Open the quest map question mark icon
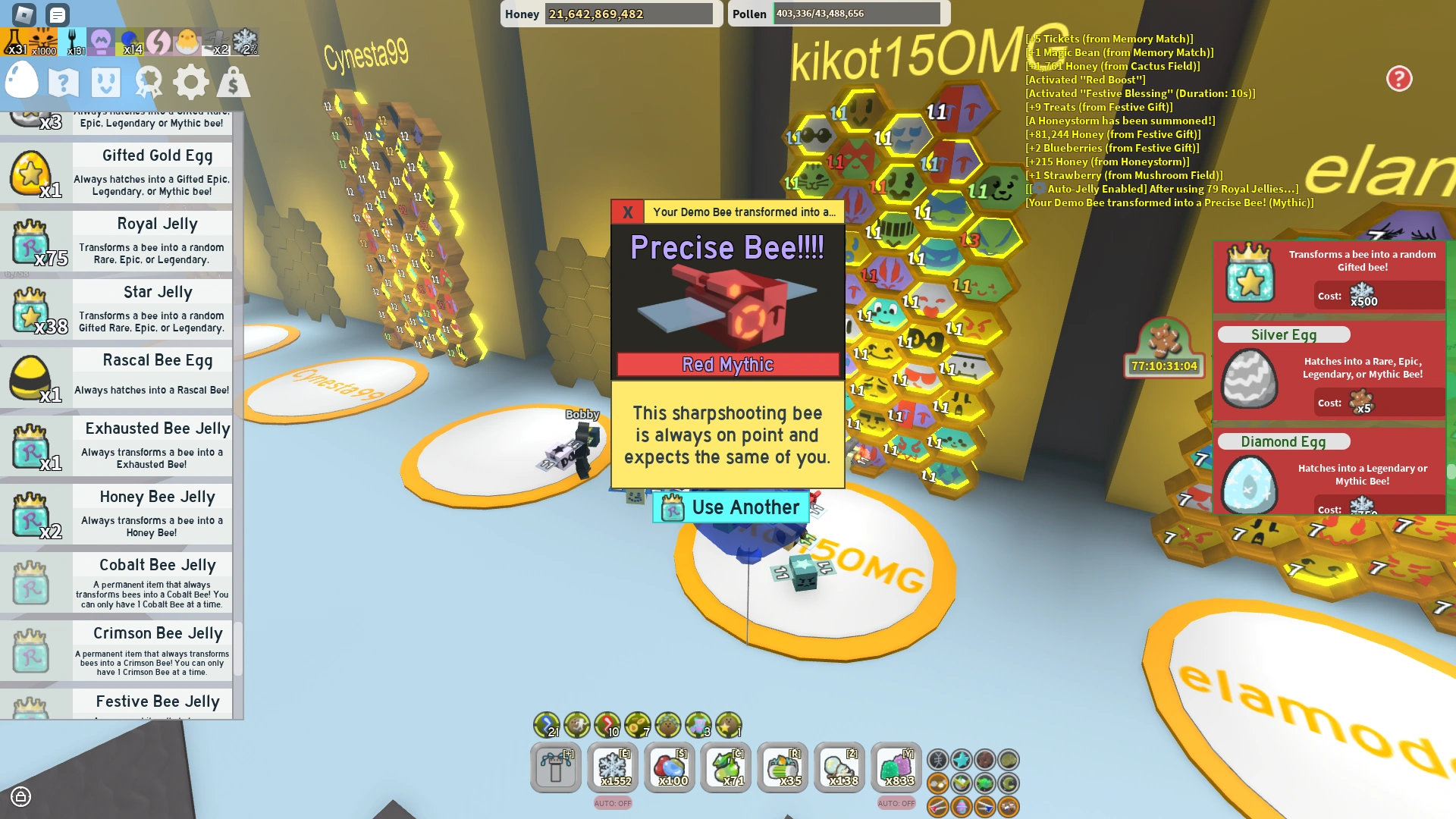The width and height of the screenshot is (1456, 819). pyautogui.click(x=65, y=82)
